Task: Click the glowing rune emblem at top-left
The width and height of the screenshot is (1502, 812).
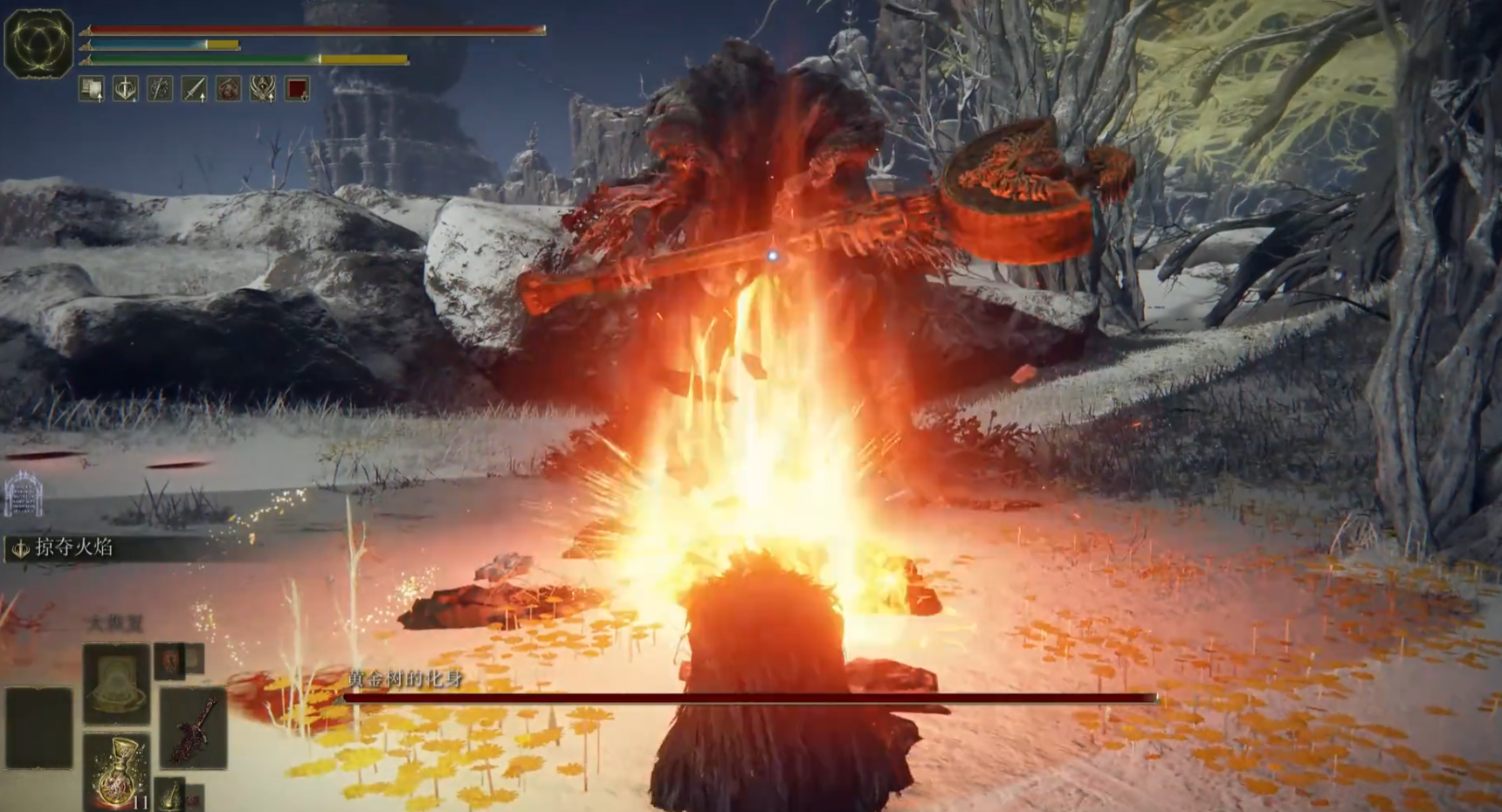Action: (38, 44)
